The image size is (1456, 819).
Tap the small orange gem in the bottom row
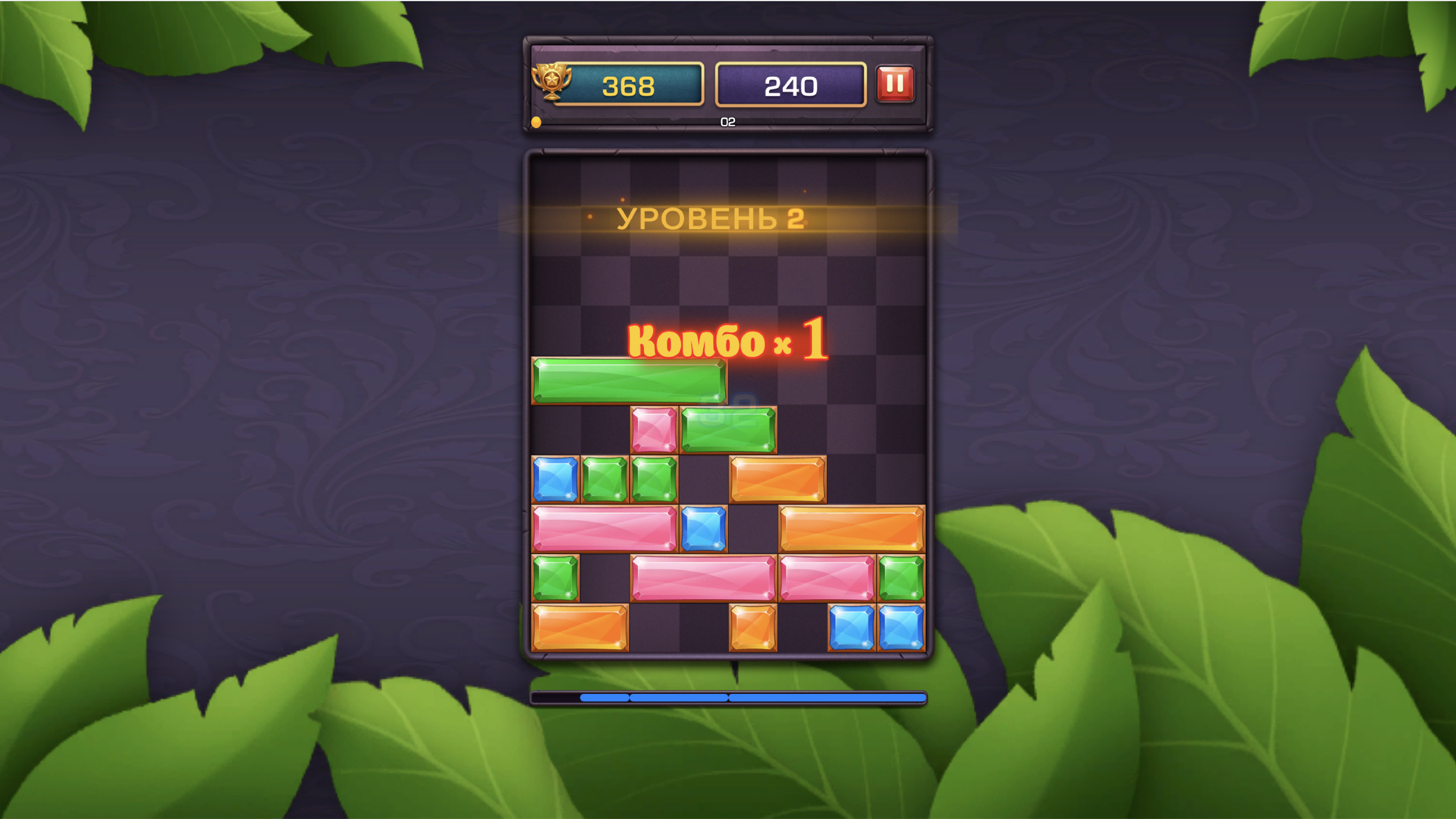pos(751,627)
